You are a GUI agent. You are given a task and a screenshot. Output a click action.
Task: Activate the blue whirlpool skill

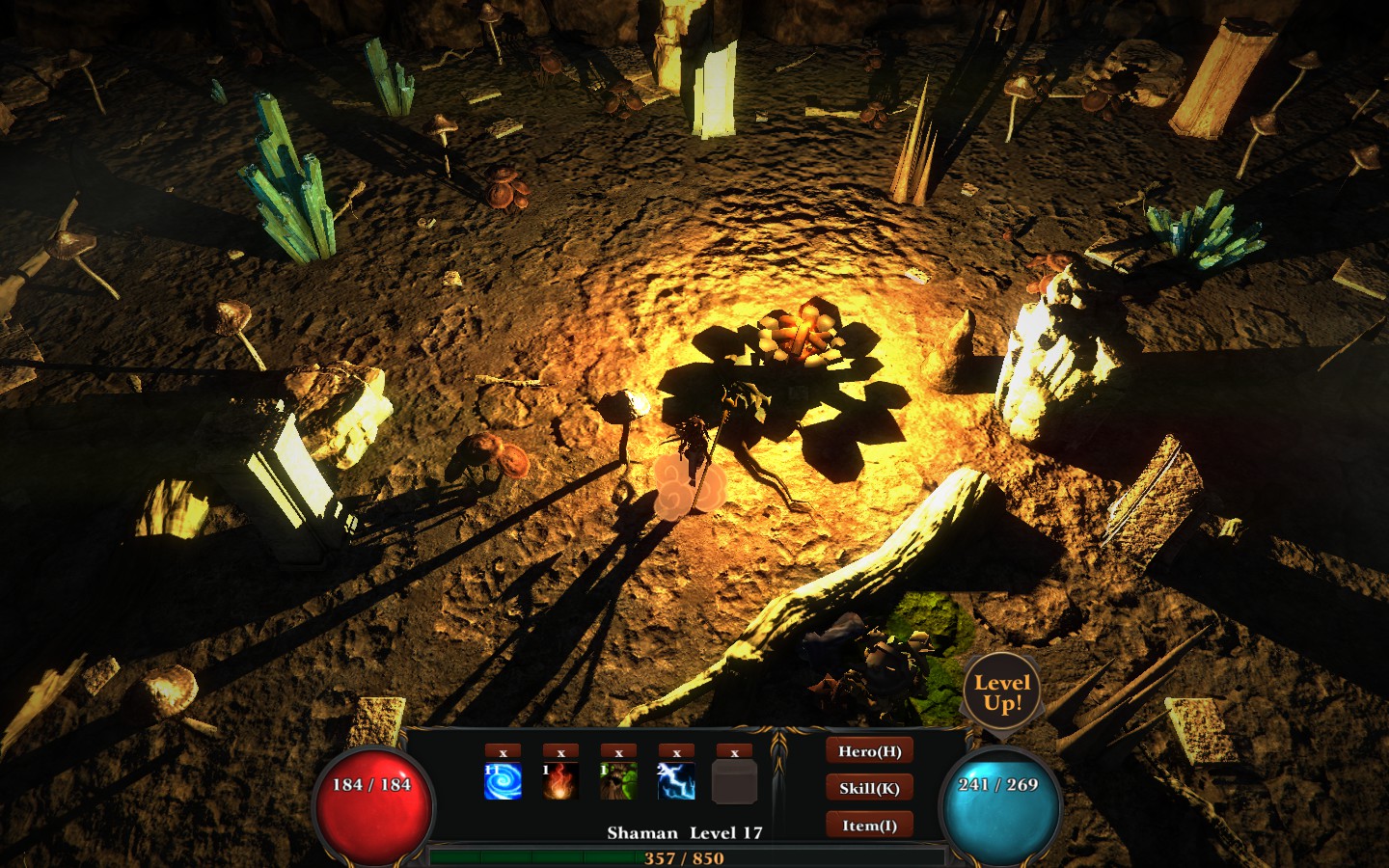pos(503,781)
